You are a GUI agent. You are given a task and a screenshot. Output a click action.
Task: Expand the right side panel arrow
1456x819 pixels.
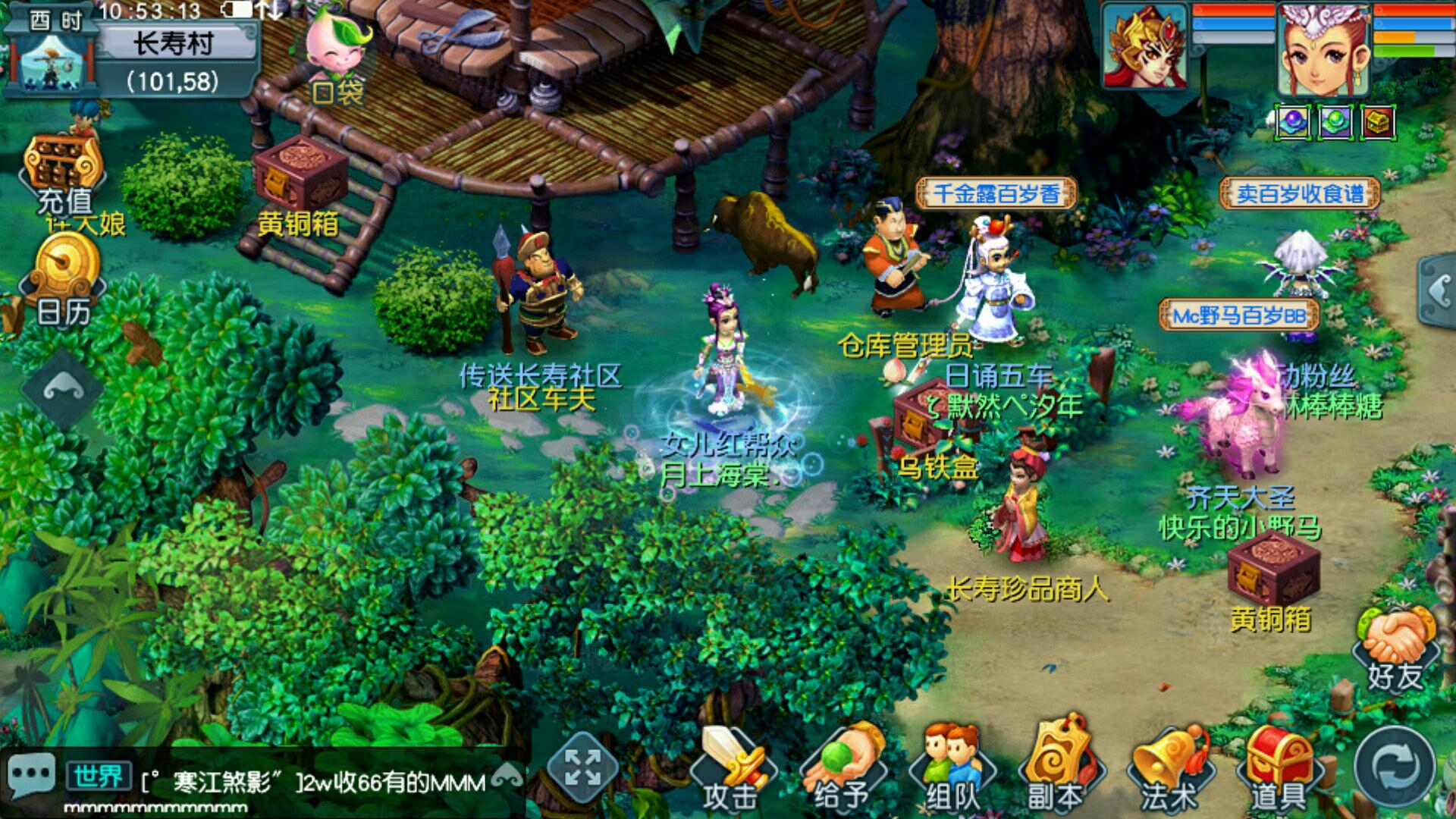point(1439,291)
